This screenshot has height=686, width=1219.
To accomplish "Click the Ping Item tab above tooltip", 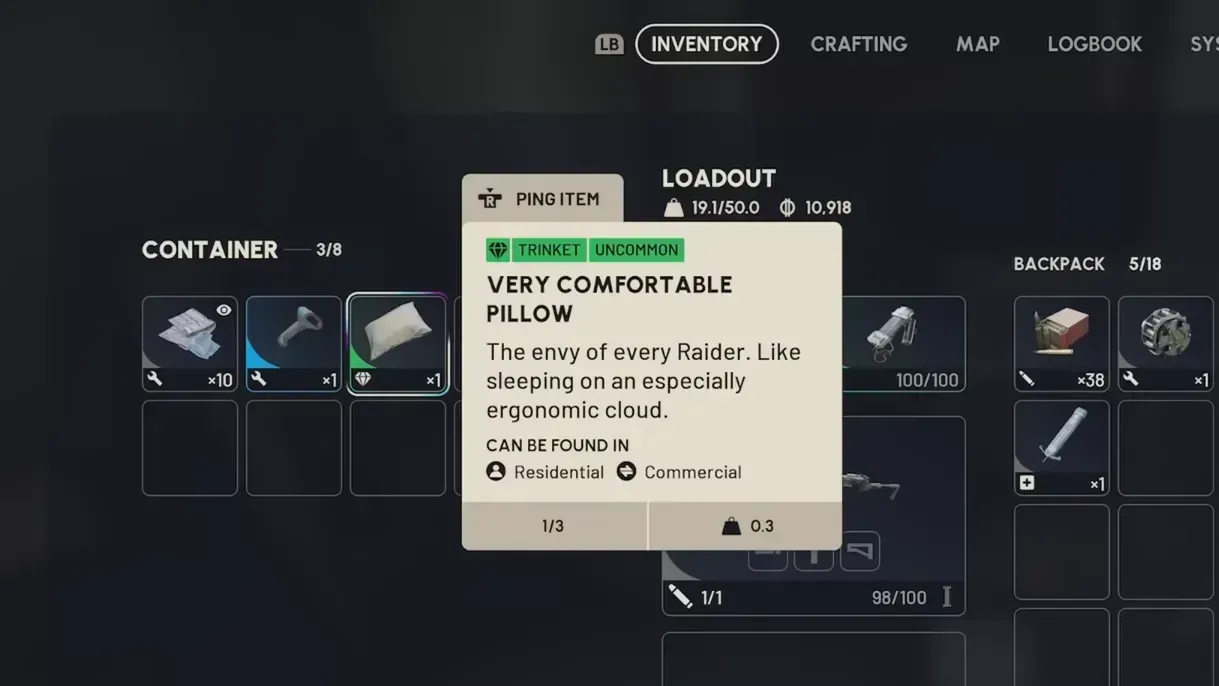I will tap(542, 199).
